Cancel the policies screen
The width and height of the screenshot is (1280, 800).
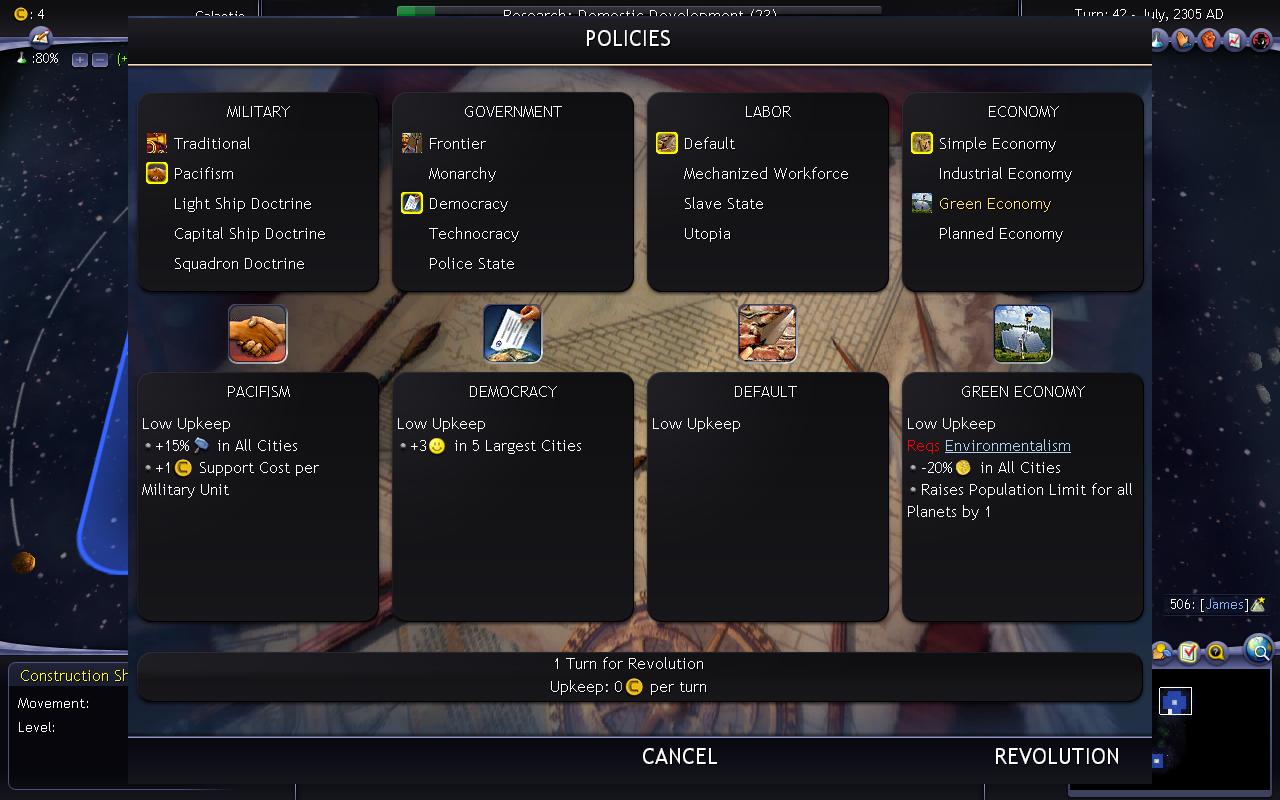[679, 757]
